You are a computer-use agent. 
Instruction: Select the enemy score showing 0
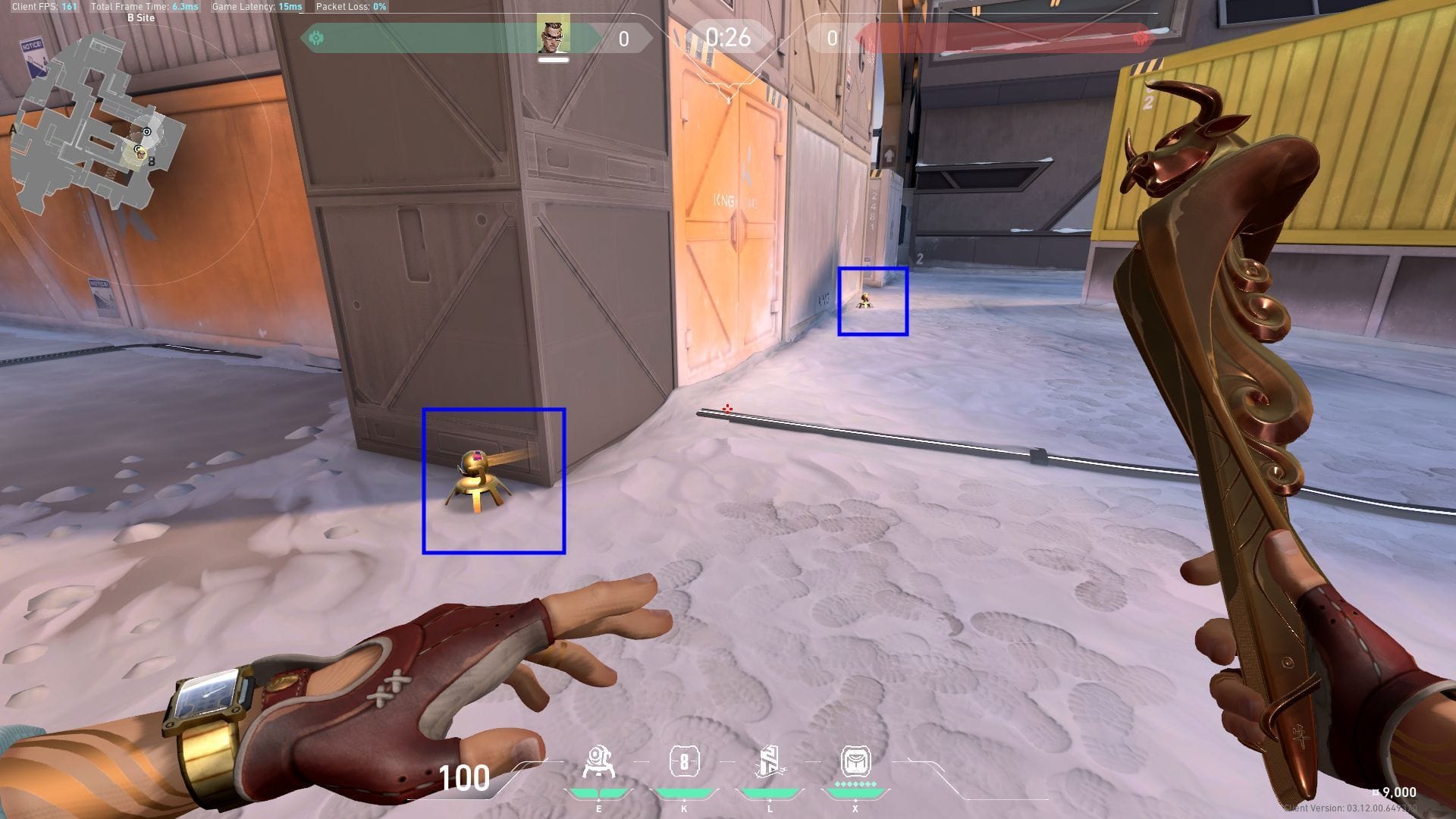(832, 35)
